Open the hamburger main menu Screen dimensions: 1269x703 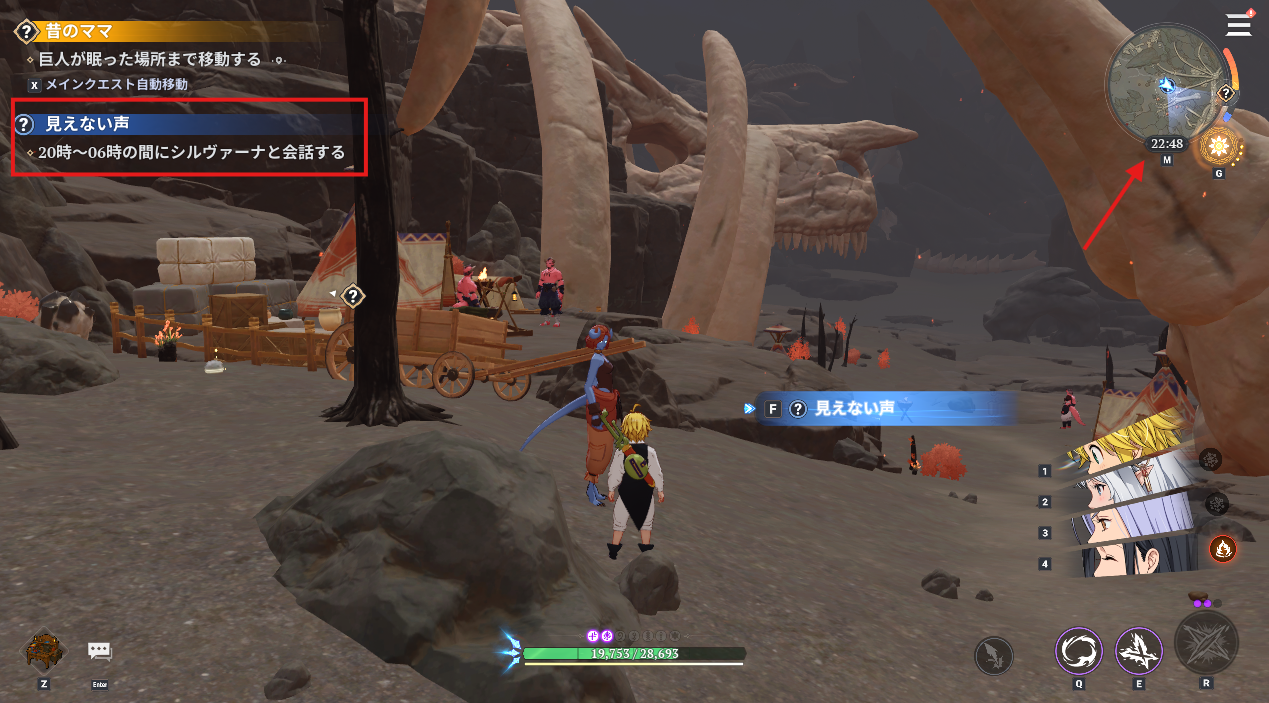click(x=1239, y=24)
